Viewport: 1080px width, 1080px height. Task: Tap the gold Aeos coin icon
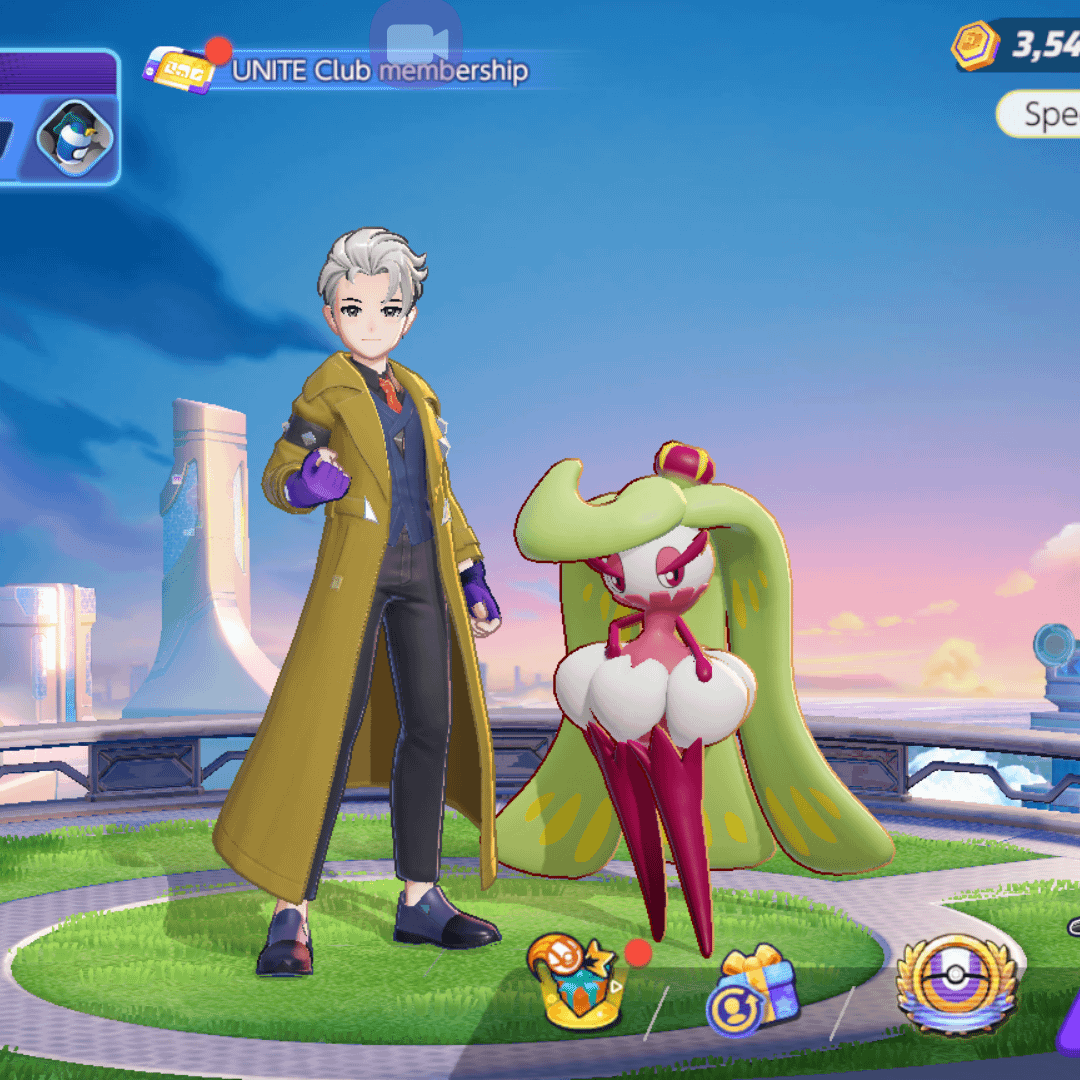[x=975, y=46]
